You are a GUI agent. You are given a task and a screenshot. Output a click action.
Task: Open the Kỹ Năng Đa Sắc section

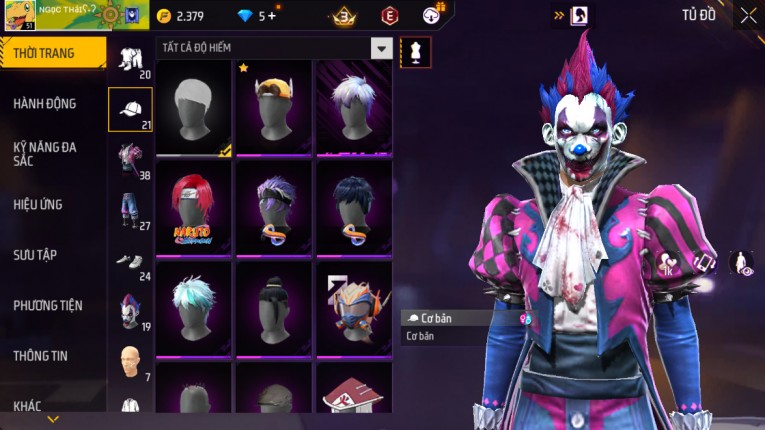click(45, 153)
